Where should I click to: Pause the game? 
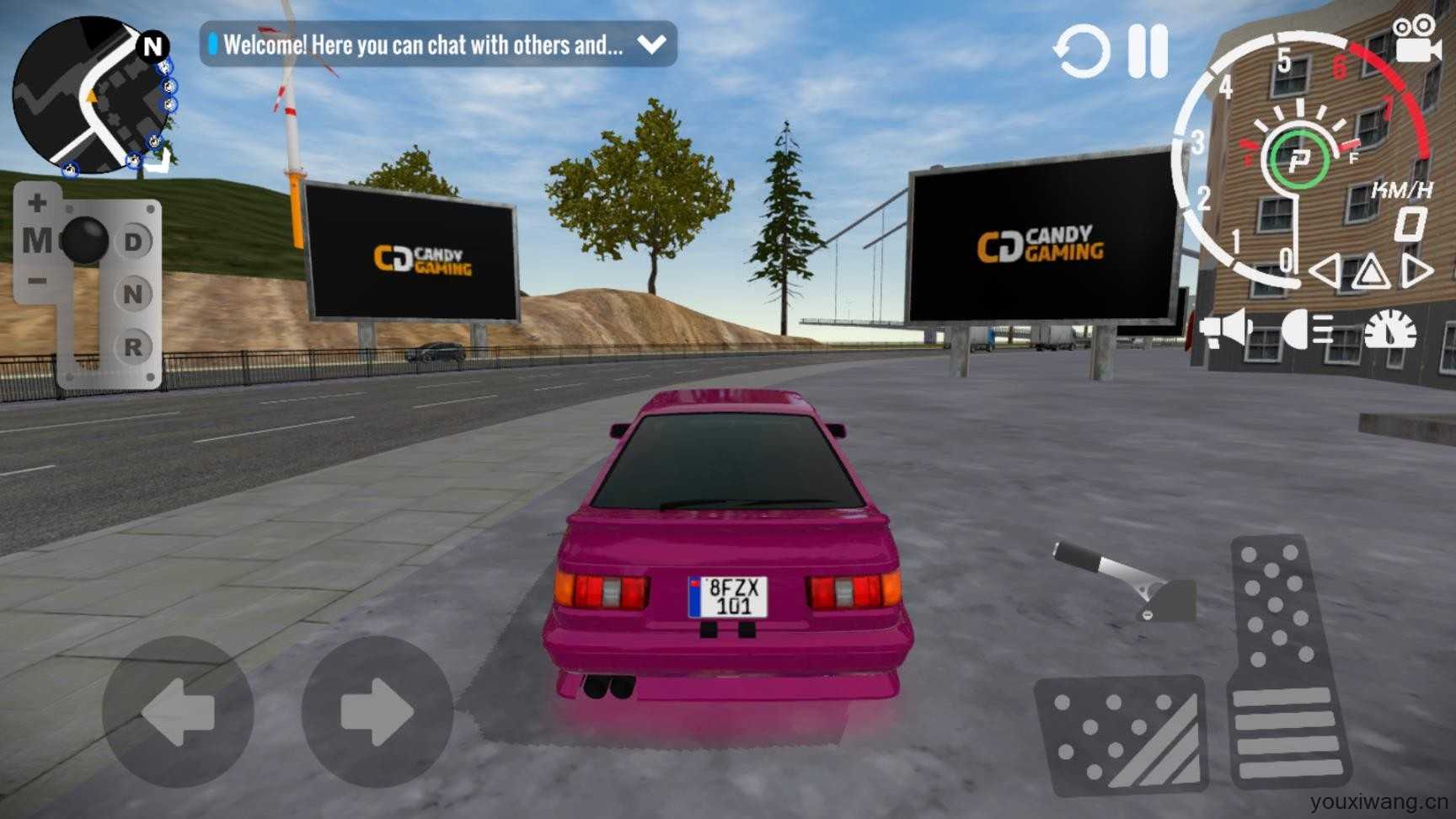pyautogui.click(x=1148, y=51)
